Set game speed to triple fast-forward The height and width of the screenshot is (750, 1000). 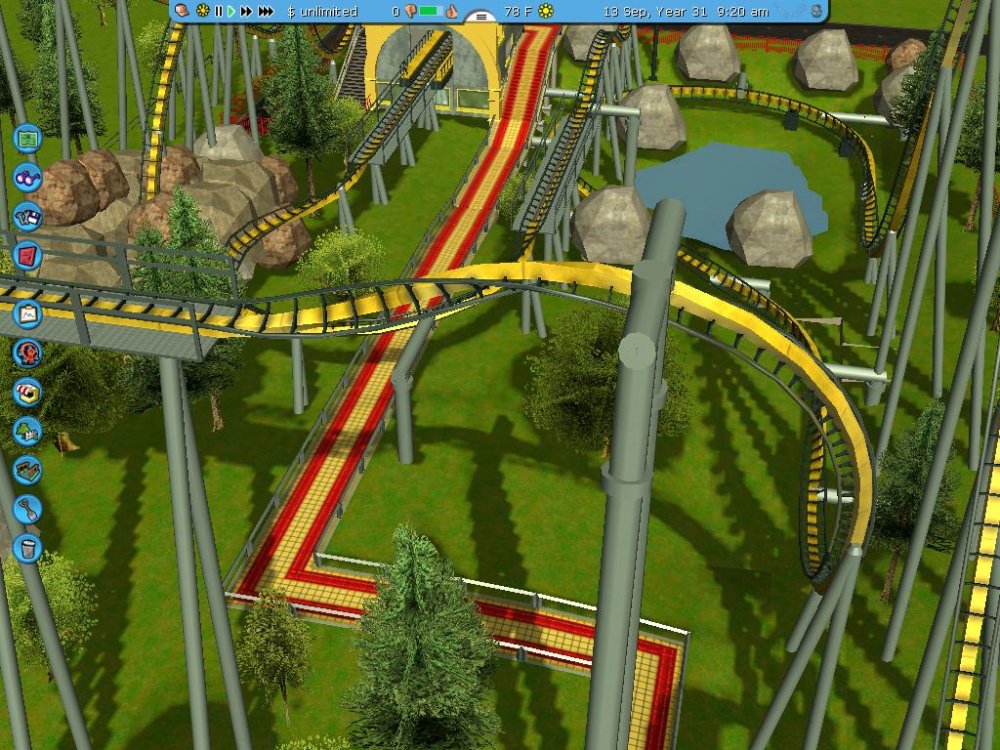(x=265, y=11)
